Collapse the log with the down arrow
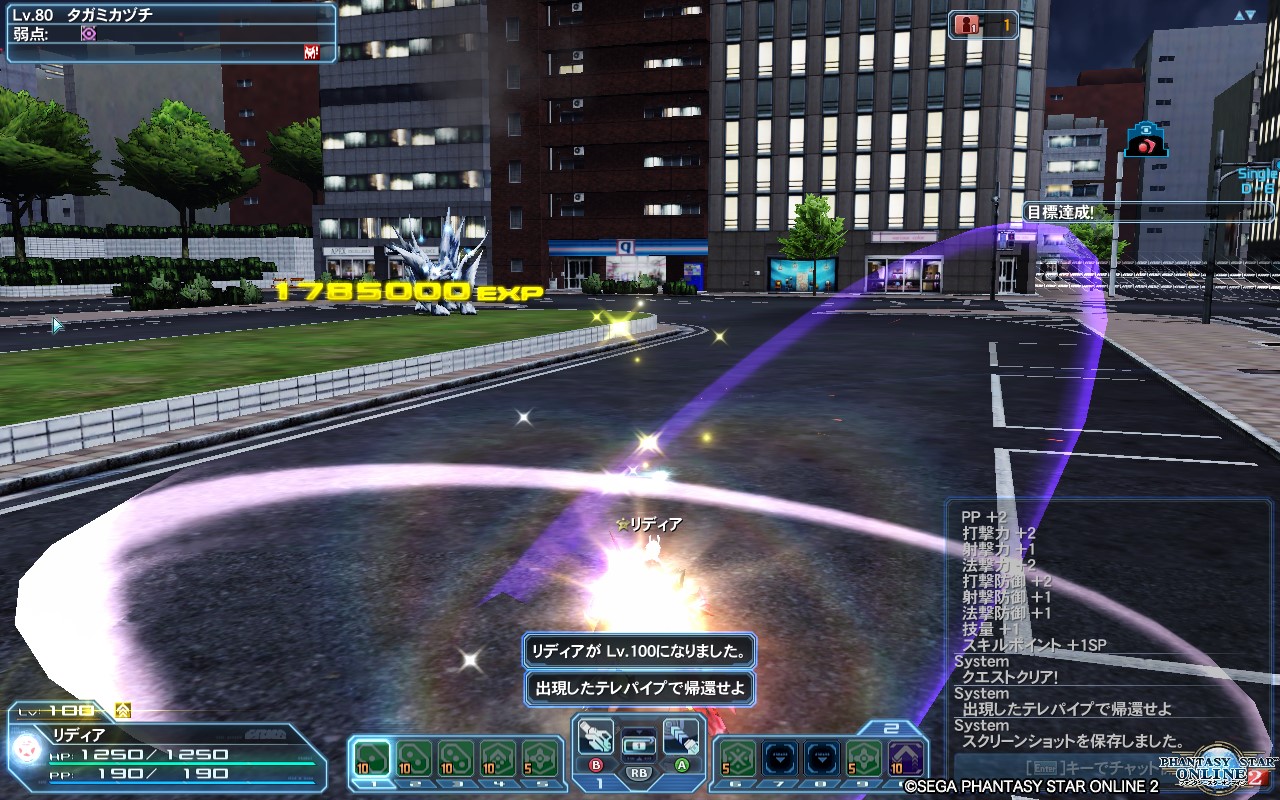 (1250, 15)
